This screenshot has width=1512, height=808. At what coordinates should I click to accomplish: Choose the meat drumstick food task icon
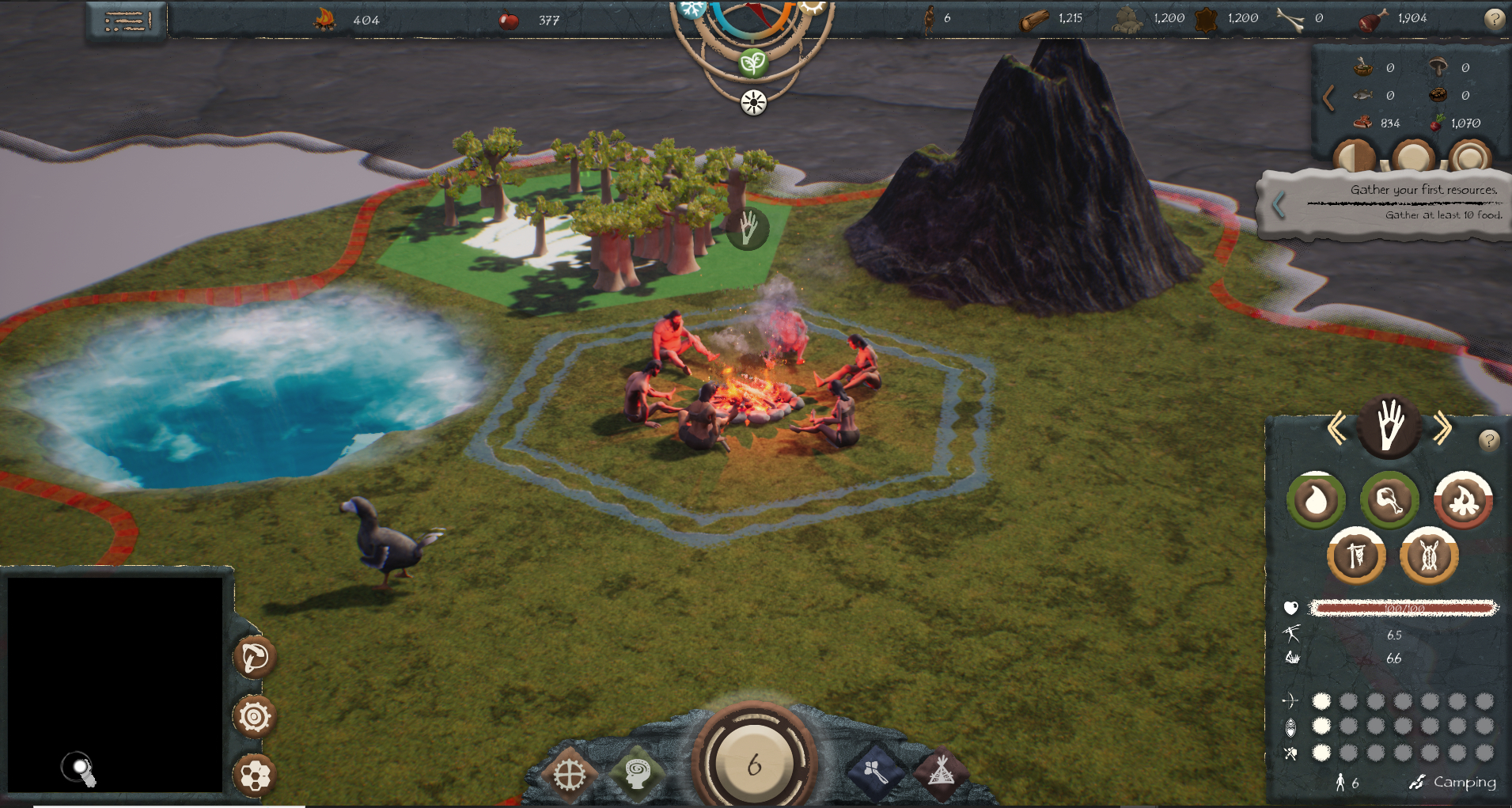[x=1389, y=500]
